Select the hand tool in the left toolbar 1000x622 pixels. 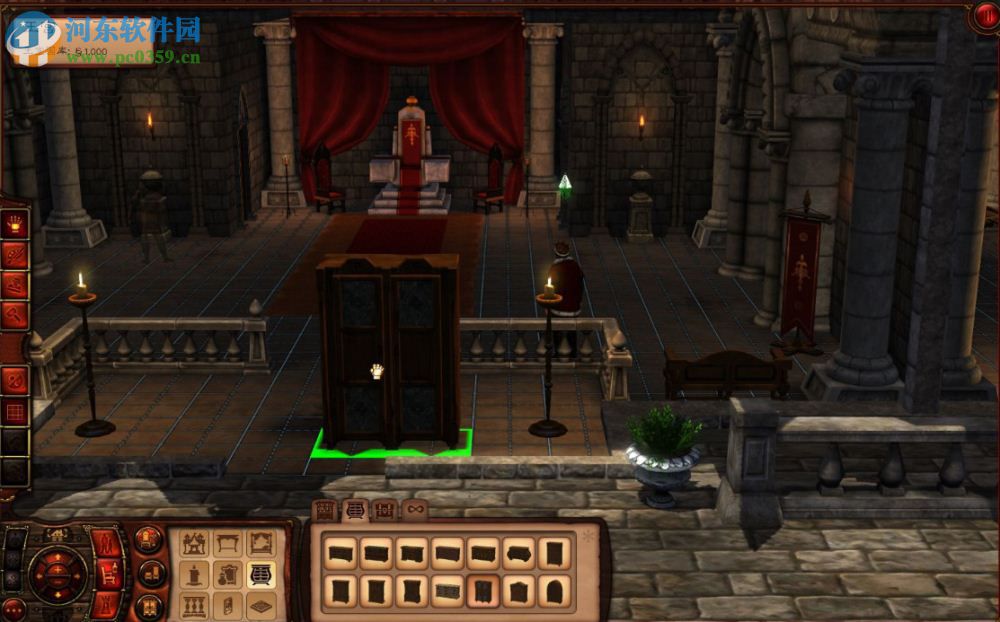click(15, 224)
